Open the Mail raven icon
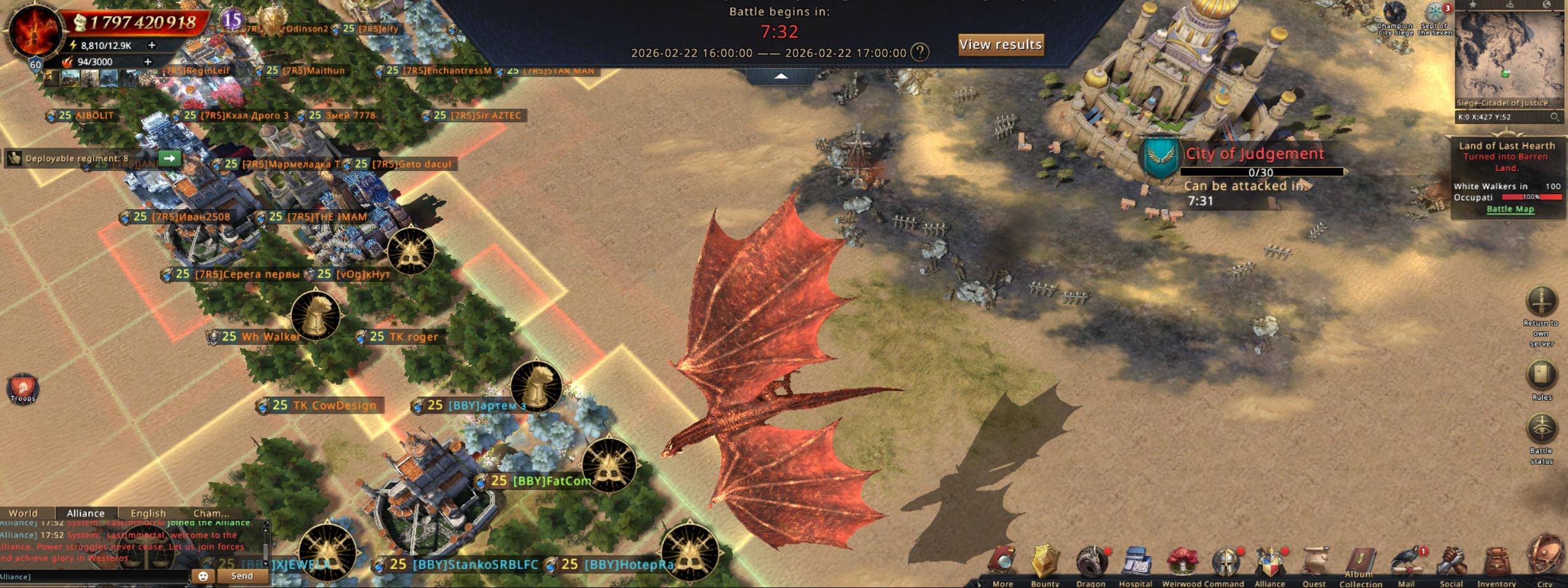The height and width of the screenshot is (588, 1568). [1407, 564]
